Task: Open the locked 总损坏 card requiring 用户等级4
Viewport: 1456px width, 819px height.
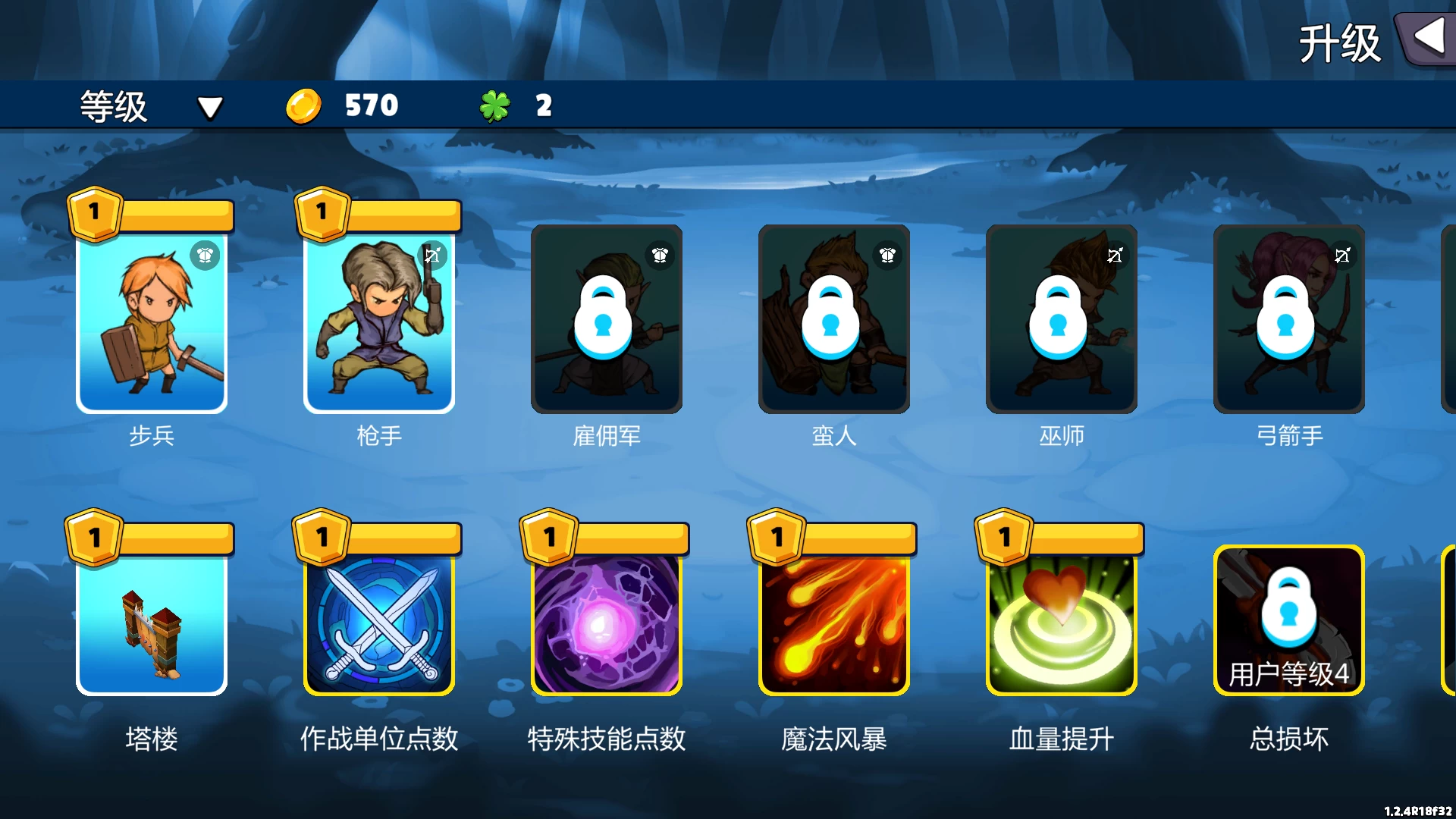Action: [1288, 622]
